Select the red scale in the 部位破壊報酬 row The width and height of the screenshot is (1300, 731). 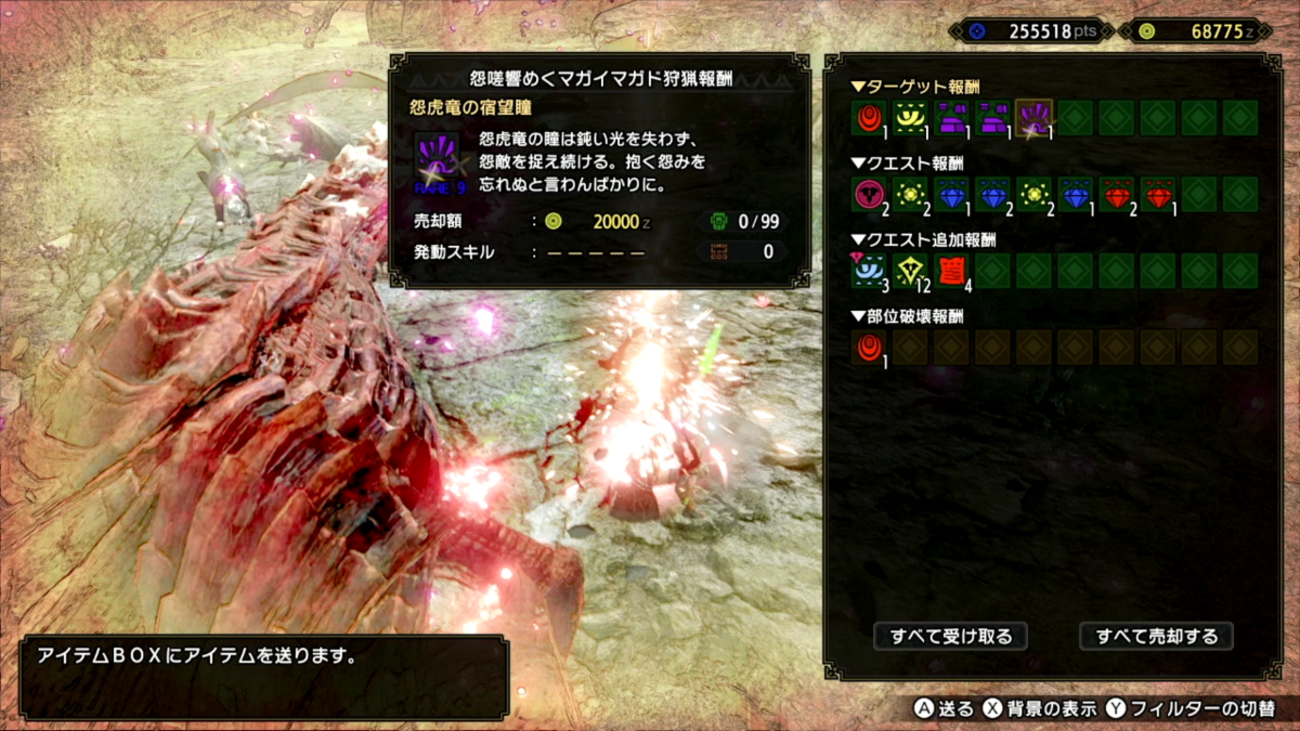tap(868, 348)
